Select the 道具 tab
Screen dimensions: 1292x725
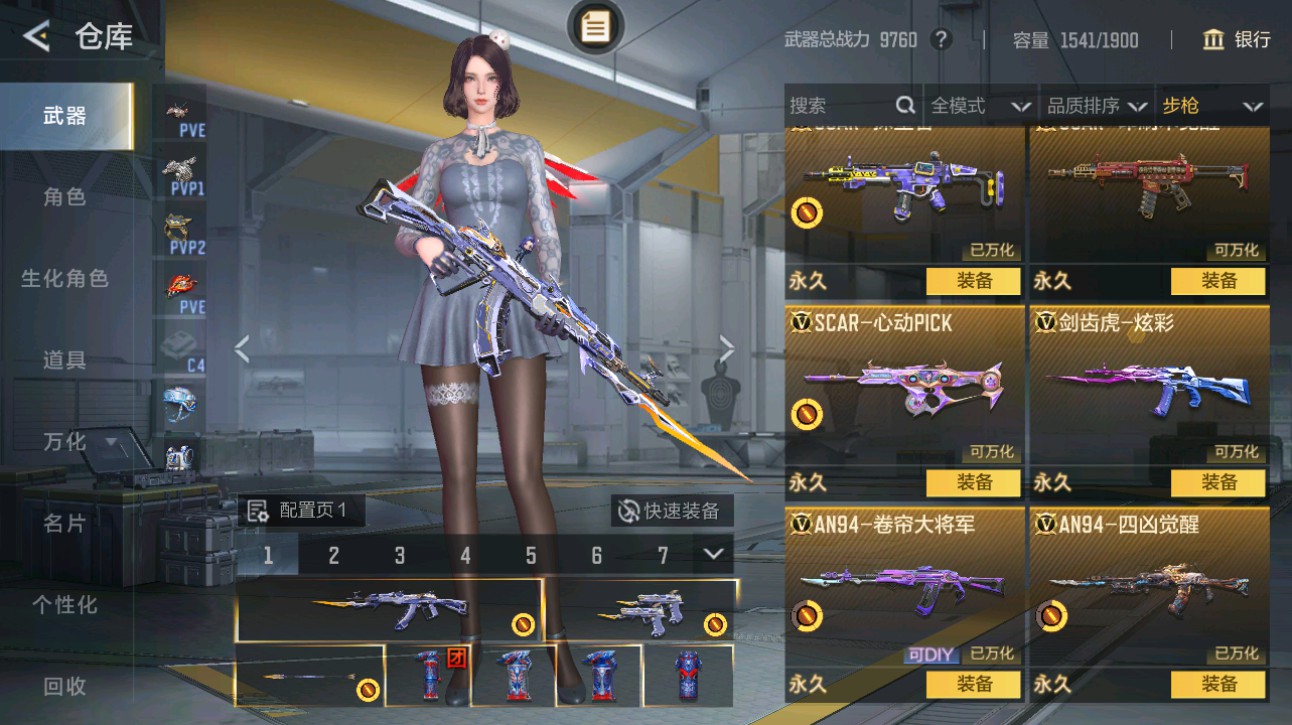(65, 360)
